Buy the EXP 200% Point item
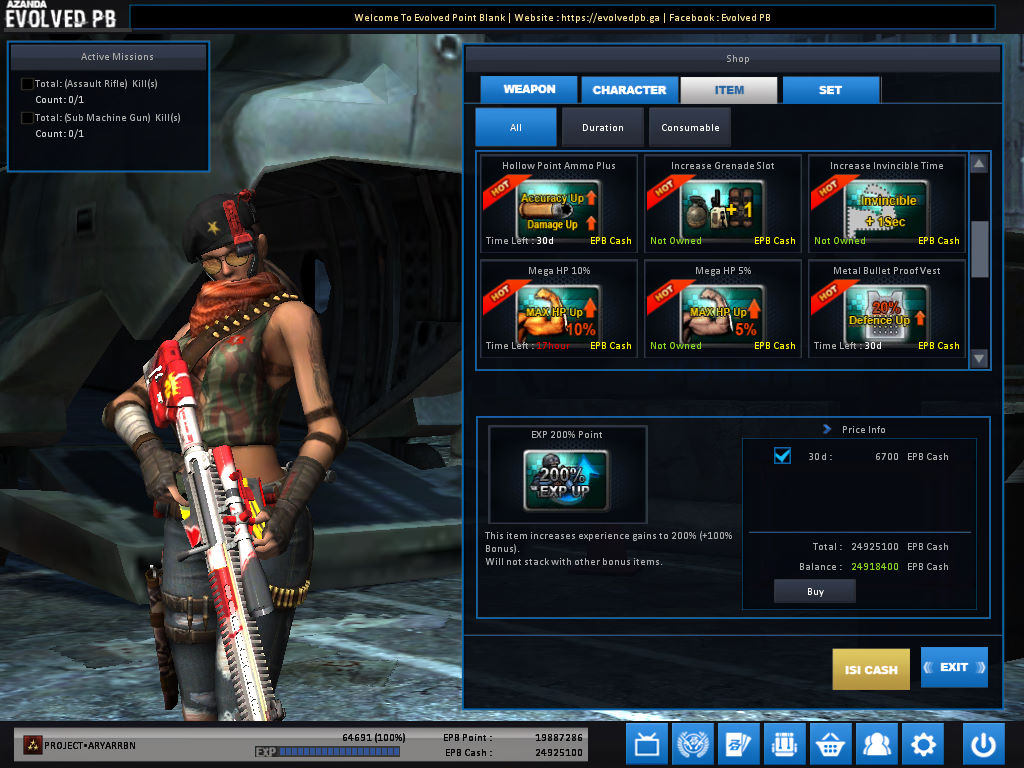This screenshot has height=768, width=1024. (814, 592)
